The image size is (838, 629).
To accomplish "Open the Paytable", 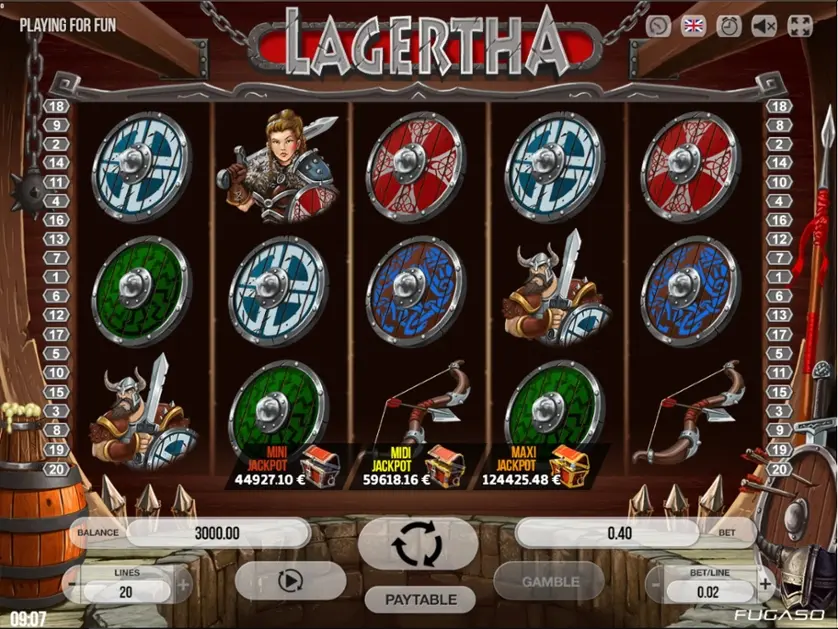I will click(423, 599).
